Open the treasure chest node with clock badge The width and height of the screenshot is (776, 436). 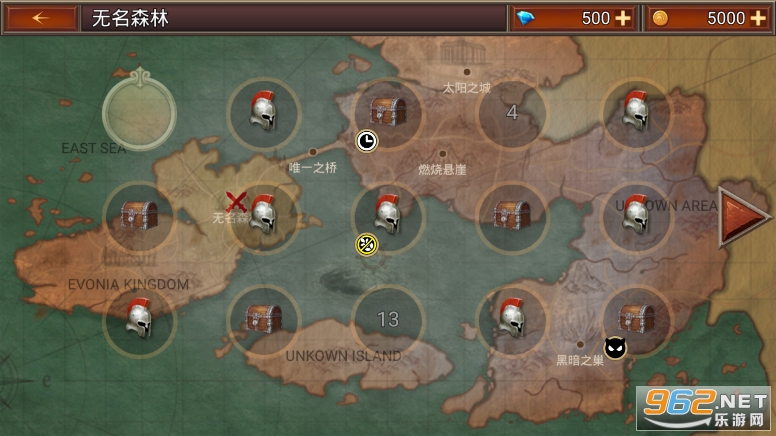(x=388, y=113)
